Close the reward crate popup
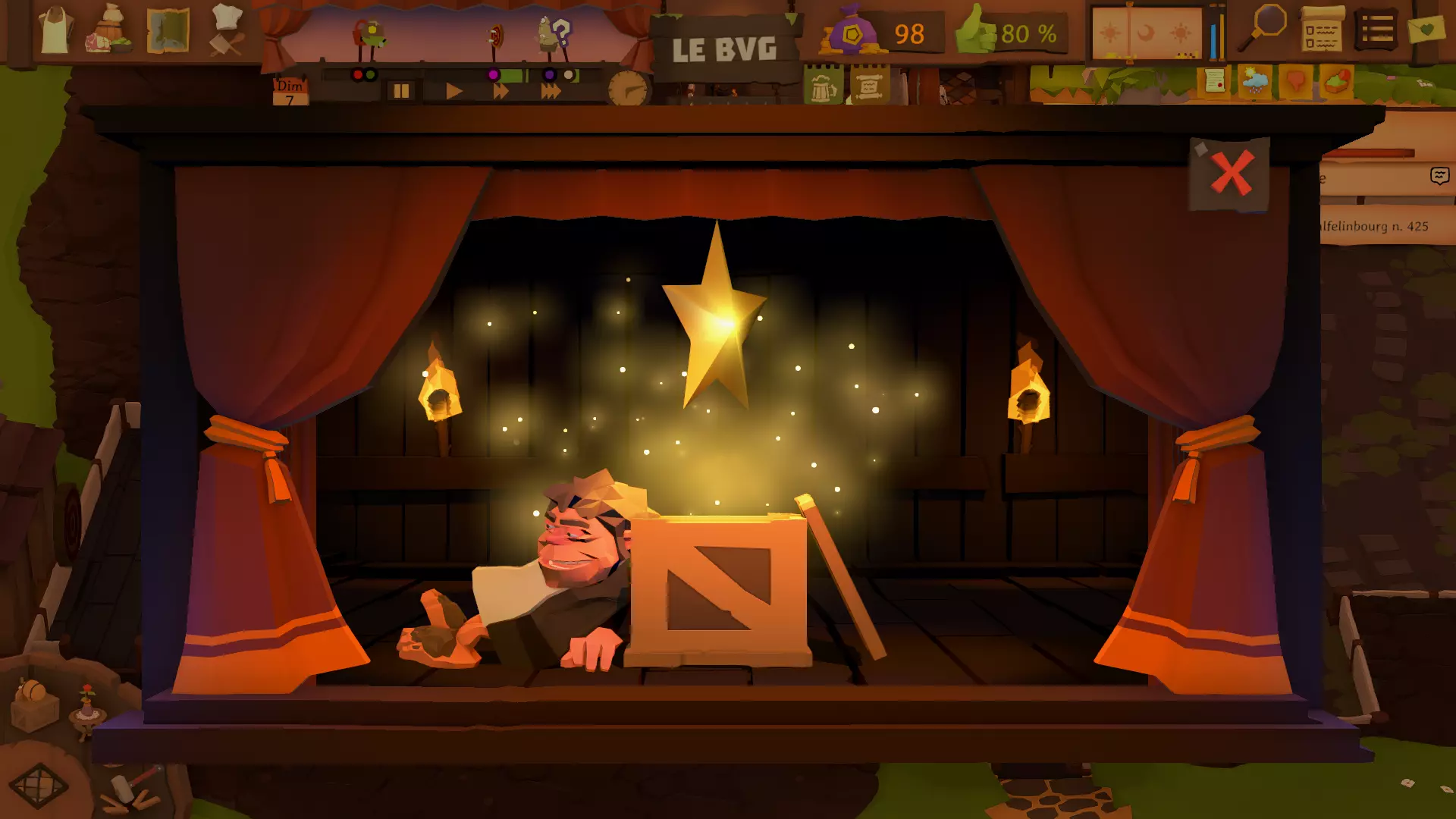Viewport: 1456px width, 819px height. (1231, 174)
